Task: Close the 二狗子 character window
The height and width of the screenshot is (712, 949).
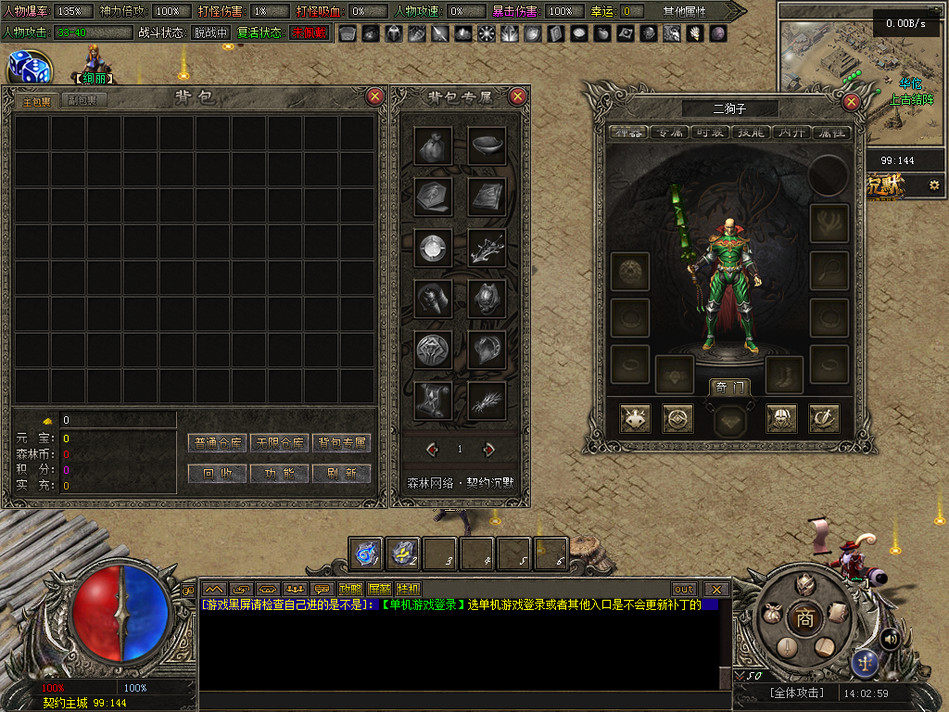Action: (x=851, y=102)
